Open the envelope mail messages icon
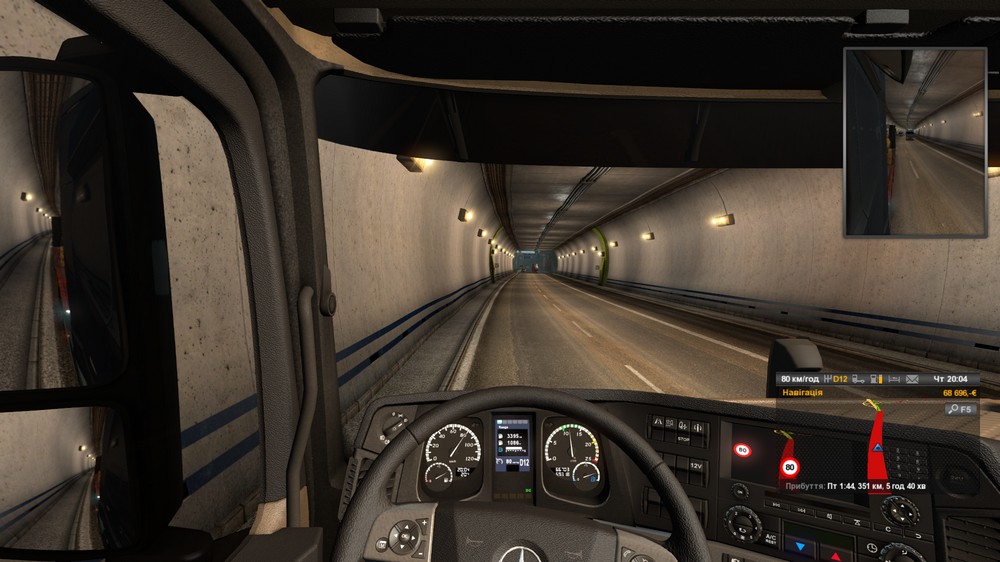Screen dimensions: 1000x562 click(911, 380)
